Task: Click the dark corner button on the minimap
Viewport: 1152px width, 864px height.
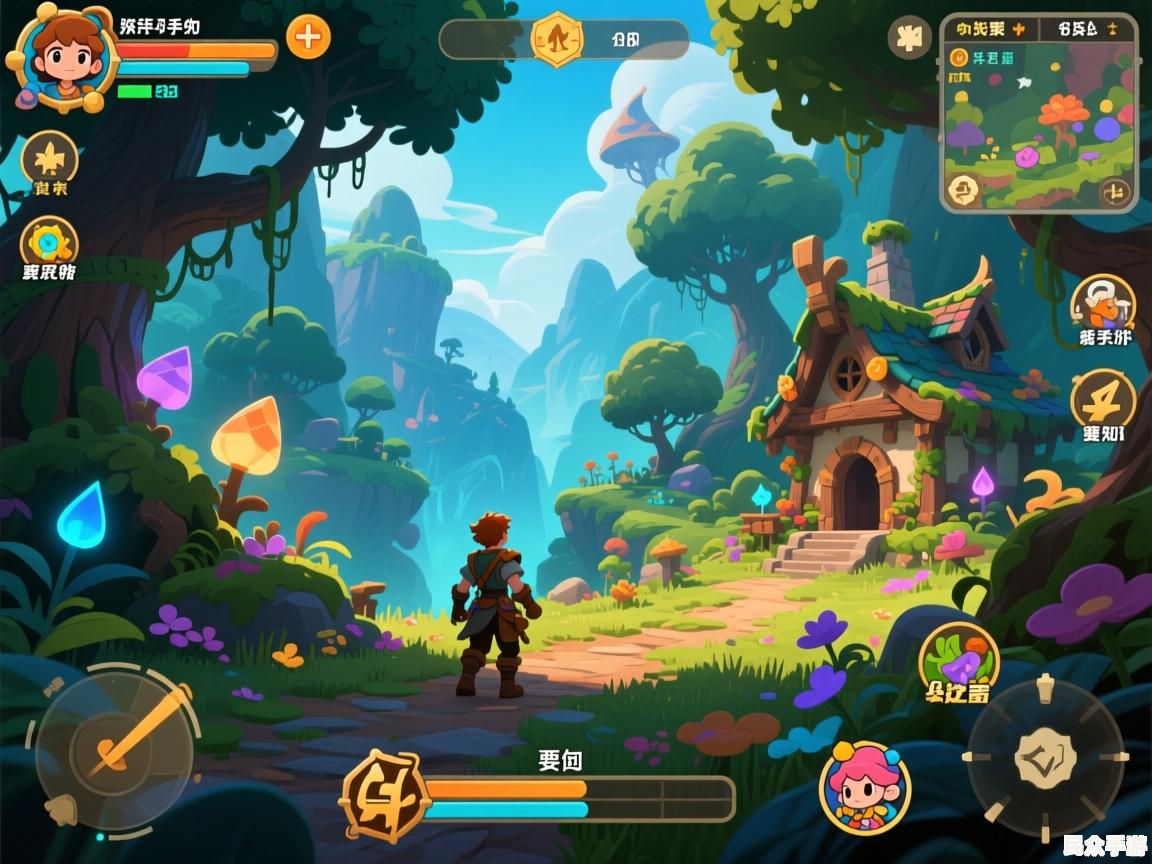Action: [x=1115, y=191]
